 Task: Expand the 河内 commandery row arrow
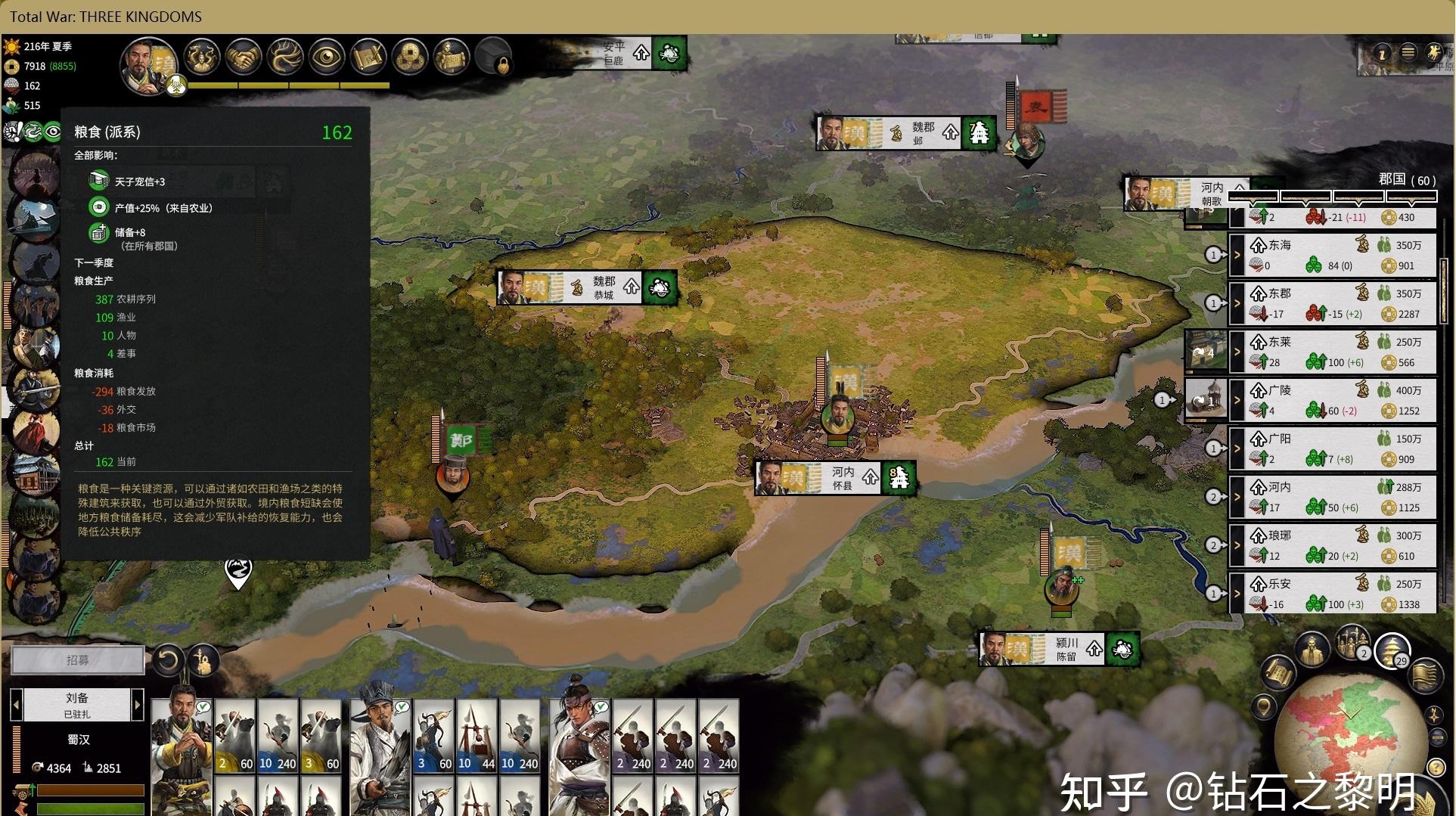click(1237, 497)
